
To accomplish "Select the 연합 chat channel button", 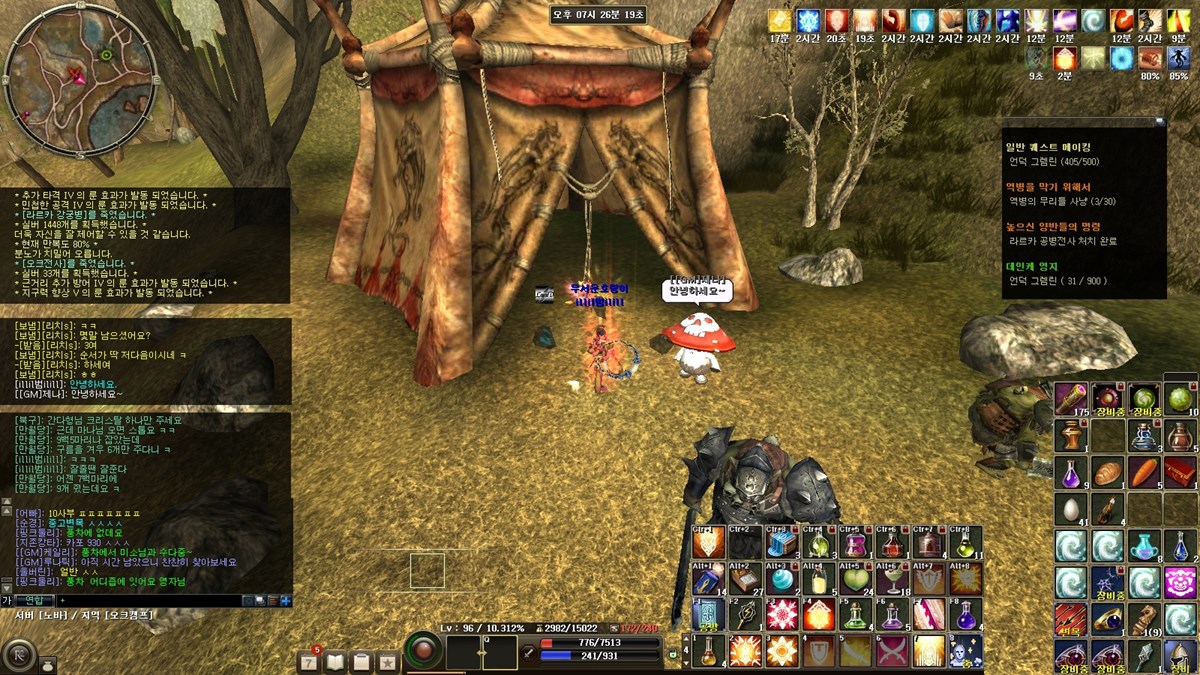I will click(35, 600).
